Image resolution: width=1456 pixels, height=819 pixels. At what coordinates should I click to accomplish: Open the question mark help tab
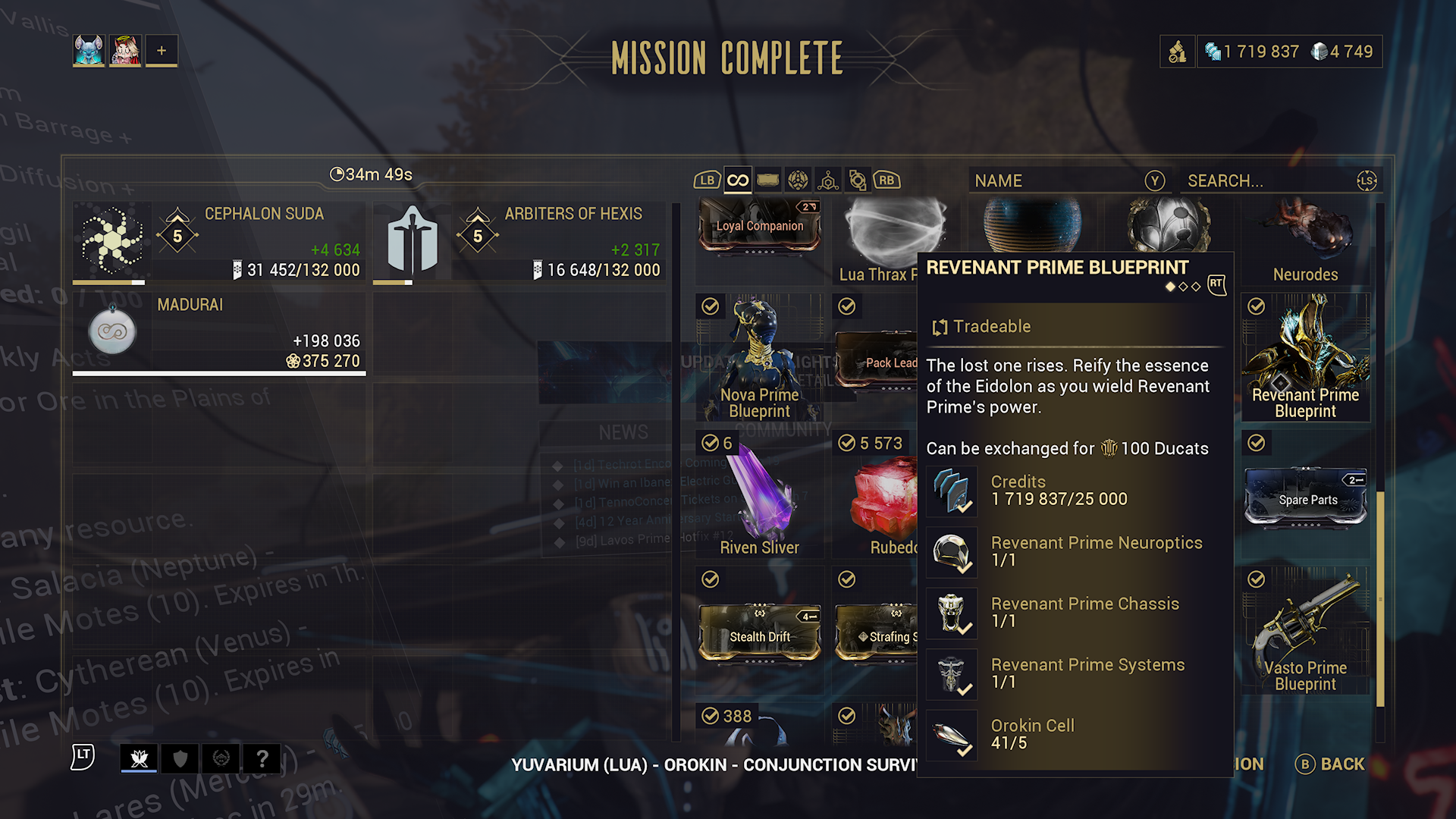(x=262, y=758)
